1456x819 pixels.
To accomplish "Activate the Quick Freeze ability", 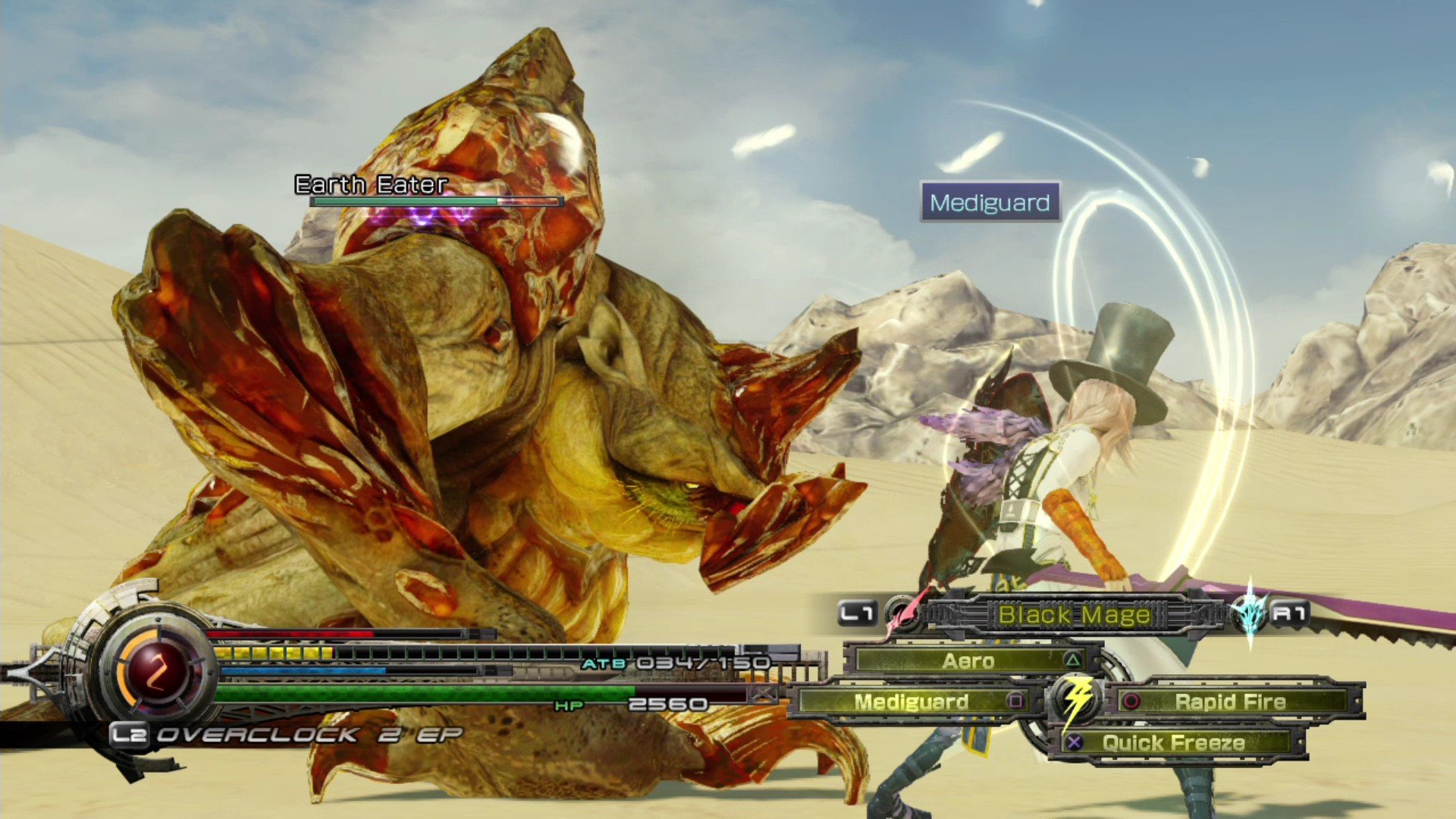I will 1173,743.
